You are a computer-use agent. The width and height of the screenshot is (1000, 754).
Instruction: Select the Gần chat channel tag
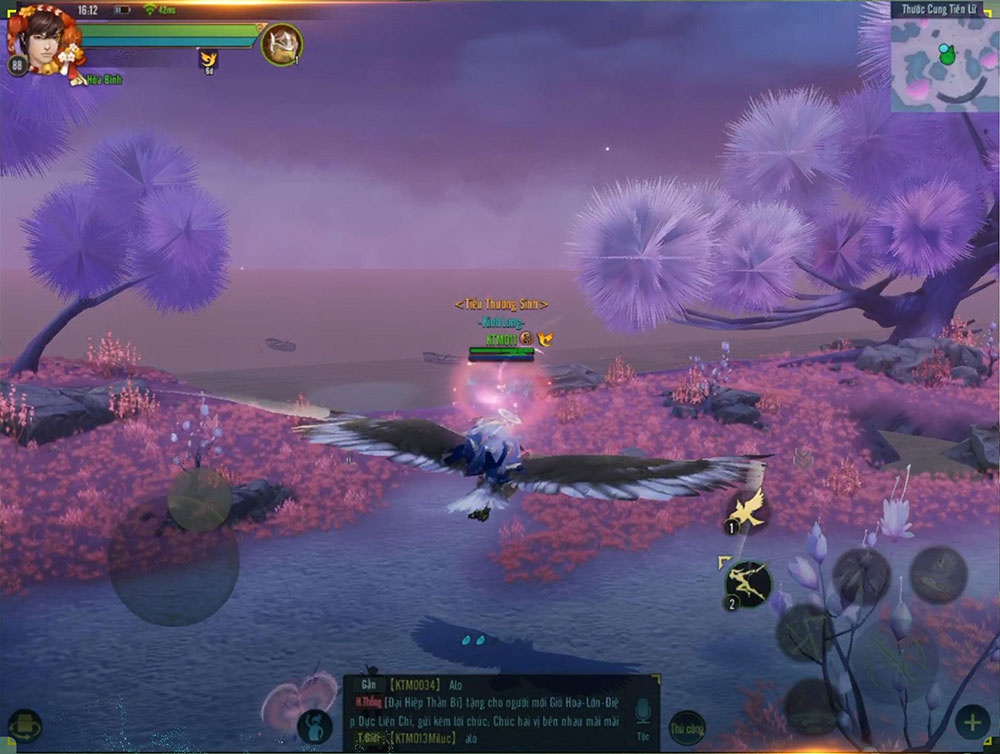coord(369,685)
